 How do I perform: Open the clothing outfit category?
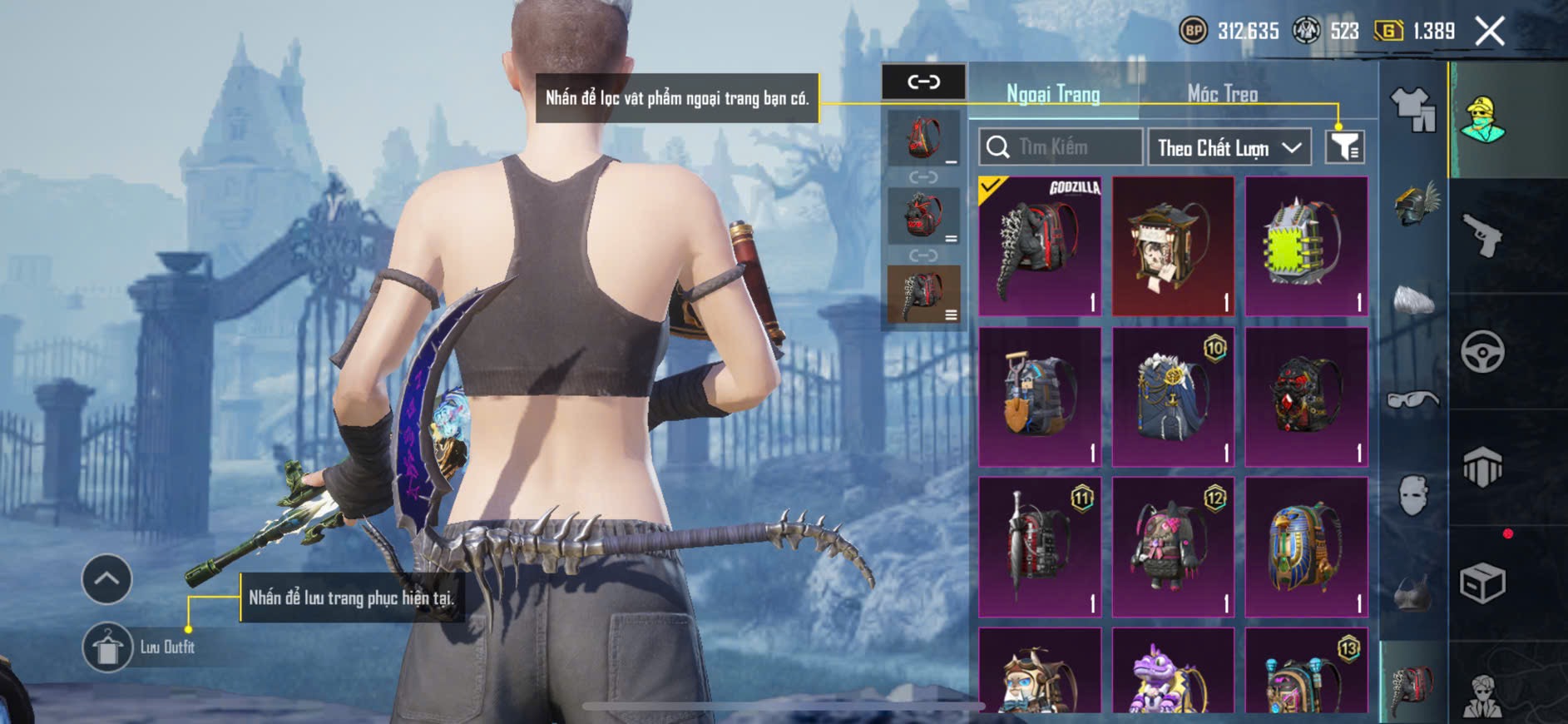point(1413,110)
